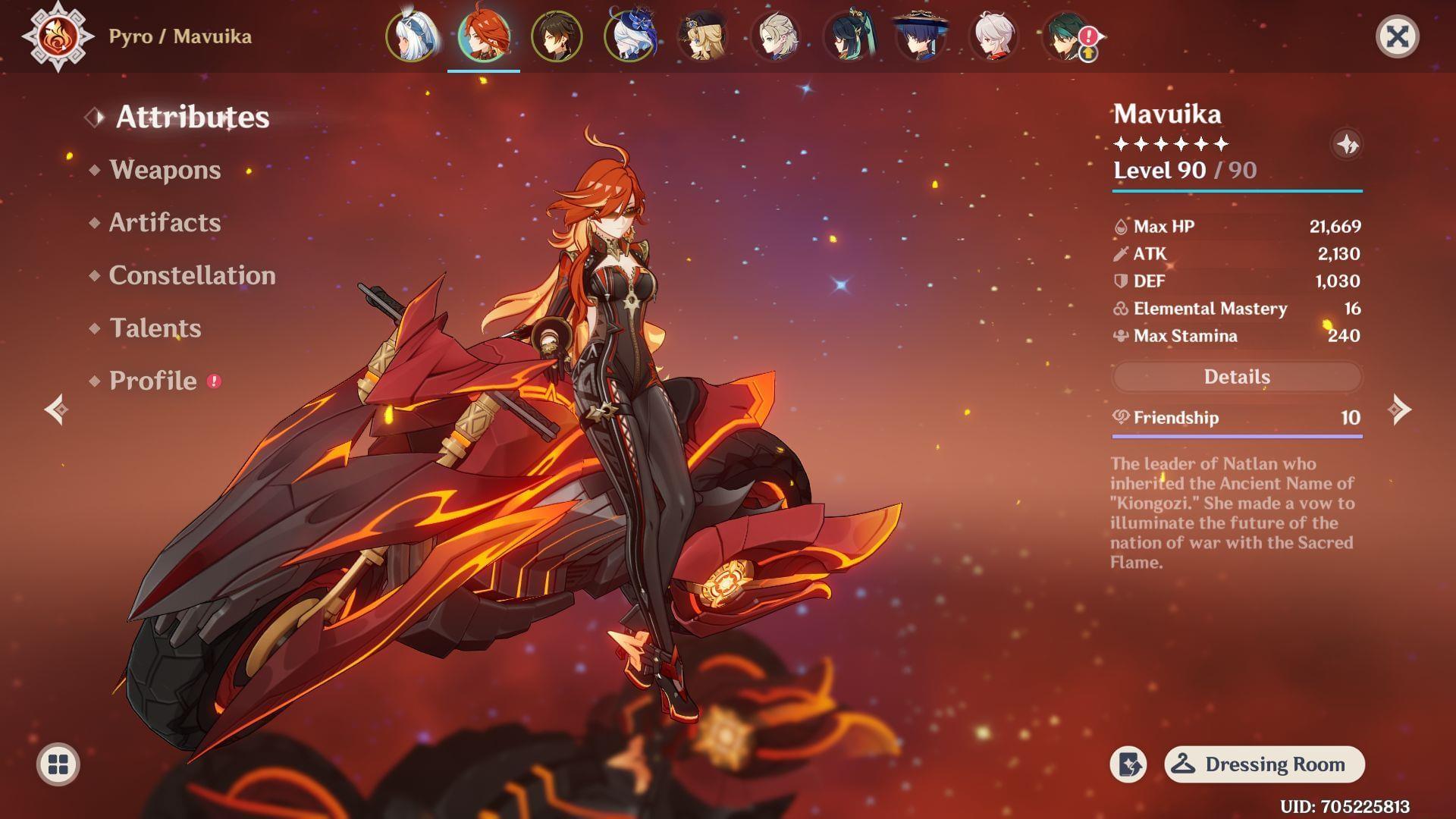Switch to the next character arrow
Image resolution: width=1456 pixels, height=819 pixels.
[x=1399, y=409]
